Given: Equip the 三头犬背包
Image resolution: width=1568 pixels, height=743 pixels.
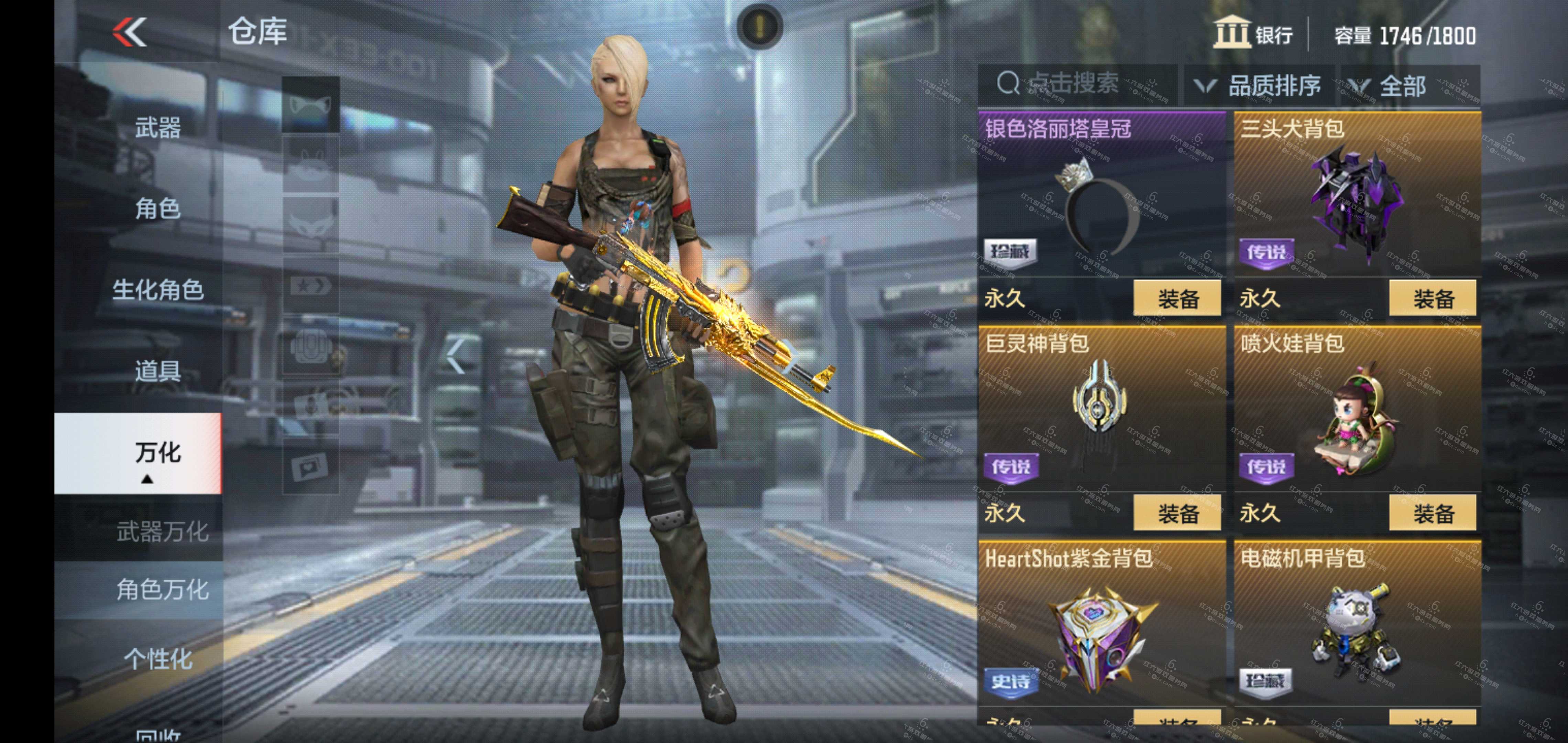Looking at the screenshot, I should tap(1432, 299).
